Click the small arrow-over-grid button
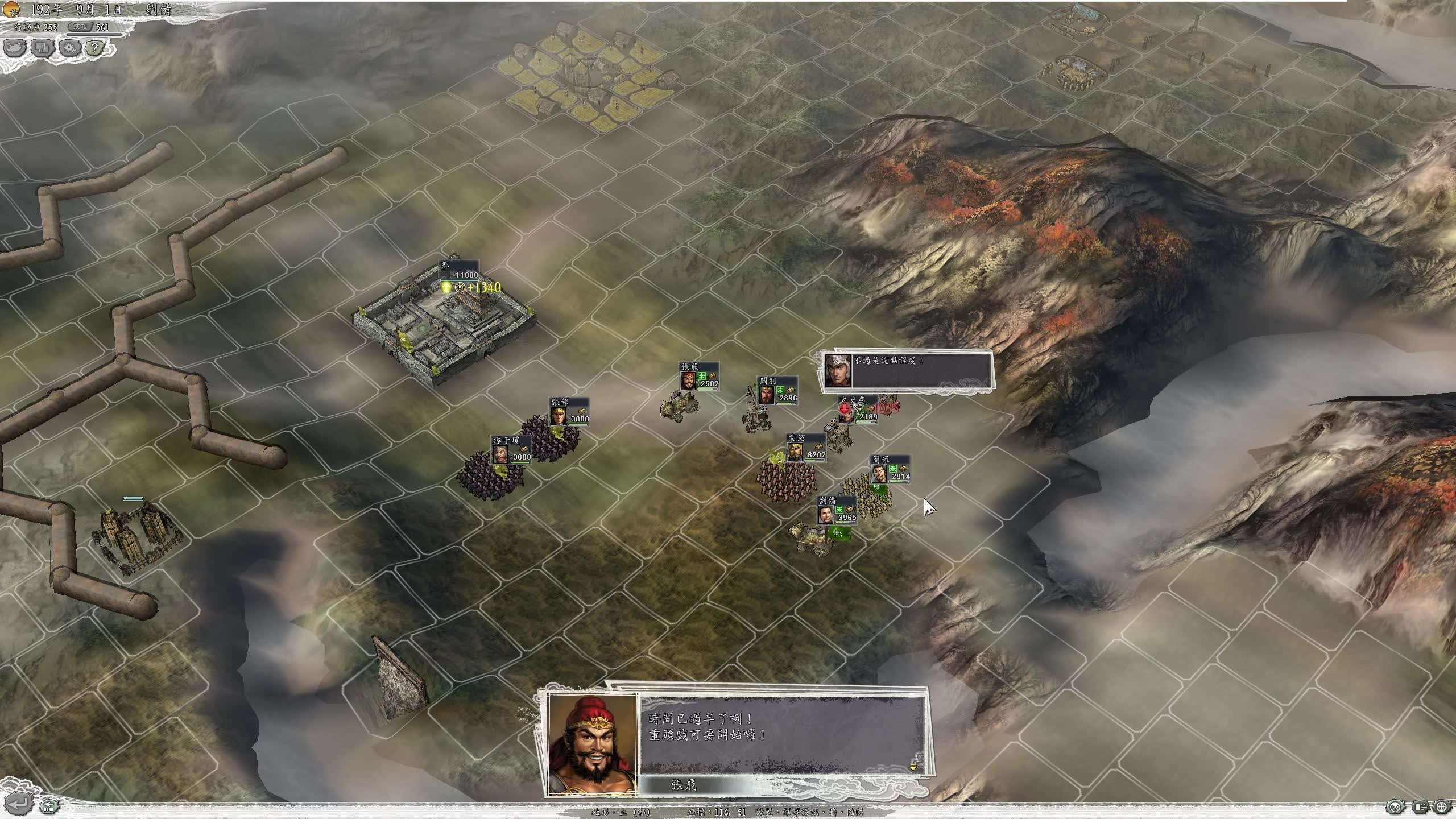The image size is (1456, 819). tap(48, 805)
